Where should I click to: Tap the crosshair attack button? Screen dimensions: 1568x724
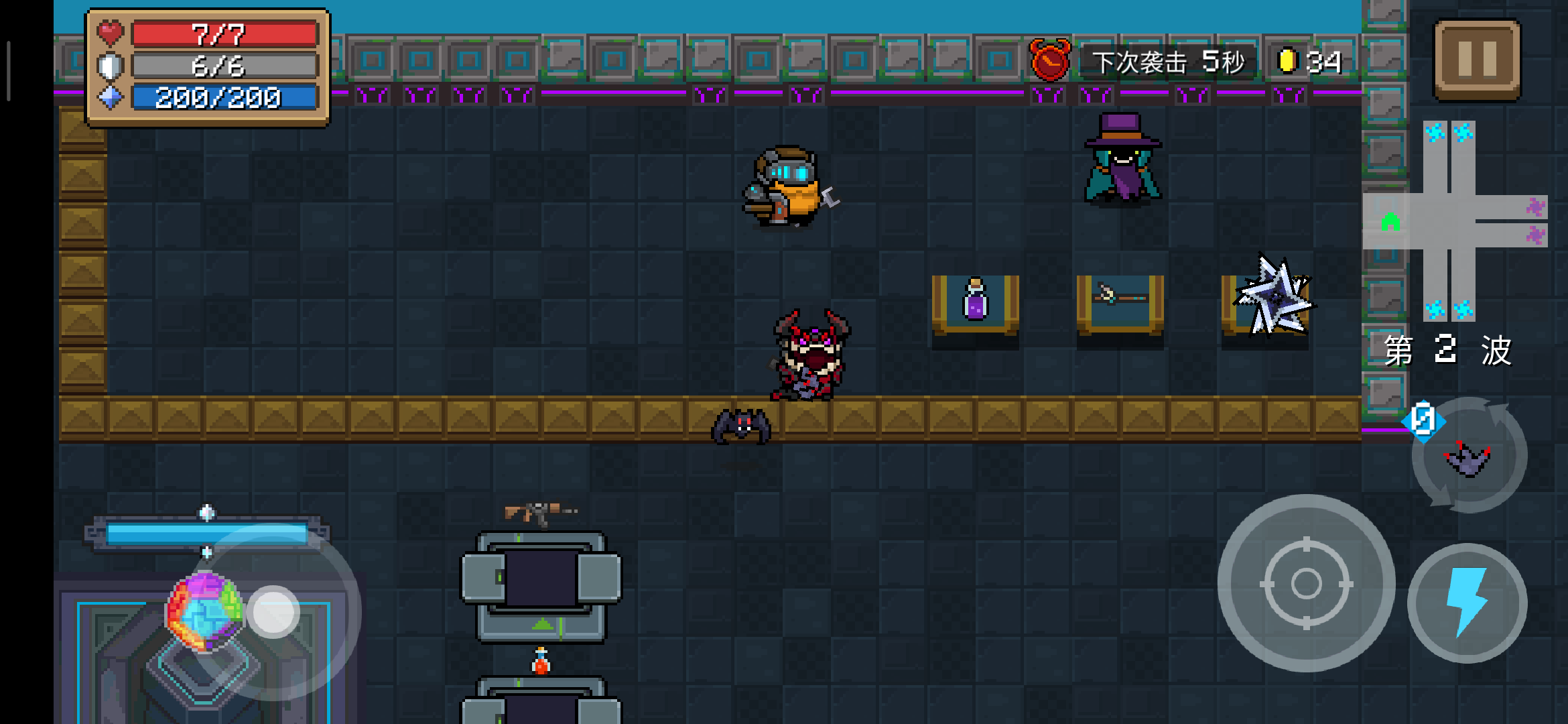(x=1306, y=583)
